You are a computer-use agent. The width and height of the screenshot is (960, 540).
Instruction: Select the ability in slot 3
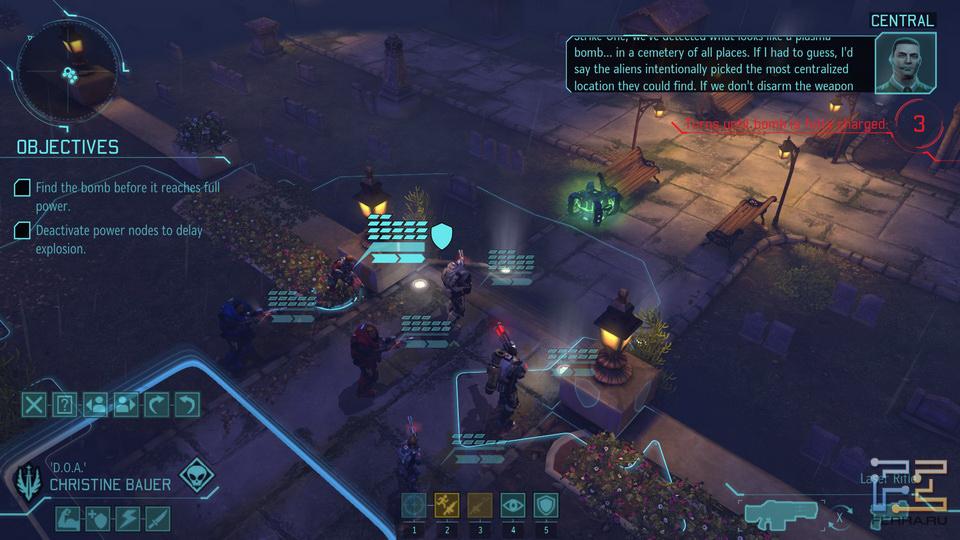click(x=480, y=506)
